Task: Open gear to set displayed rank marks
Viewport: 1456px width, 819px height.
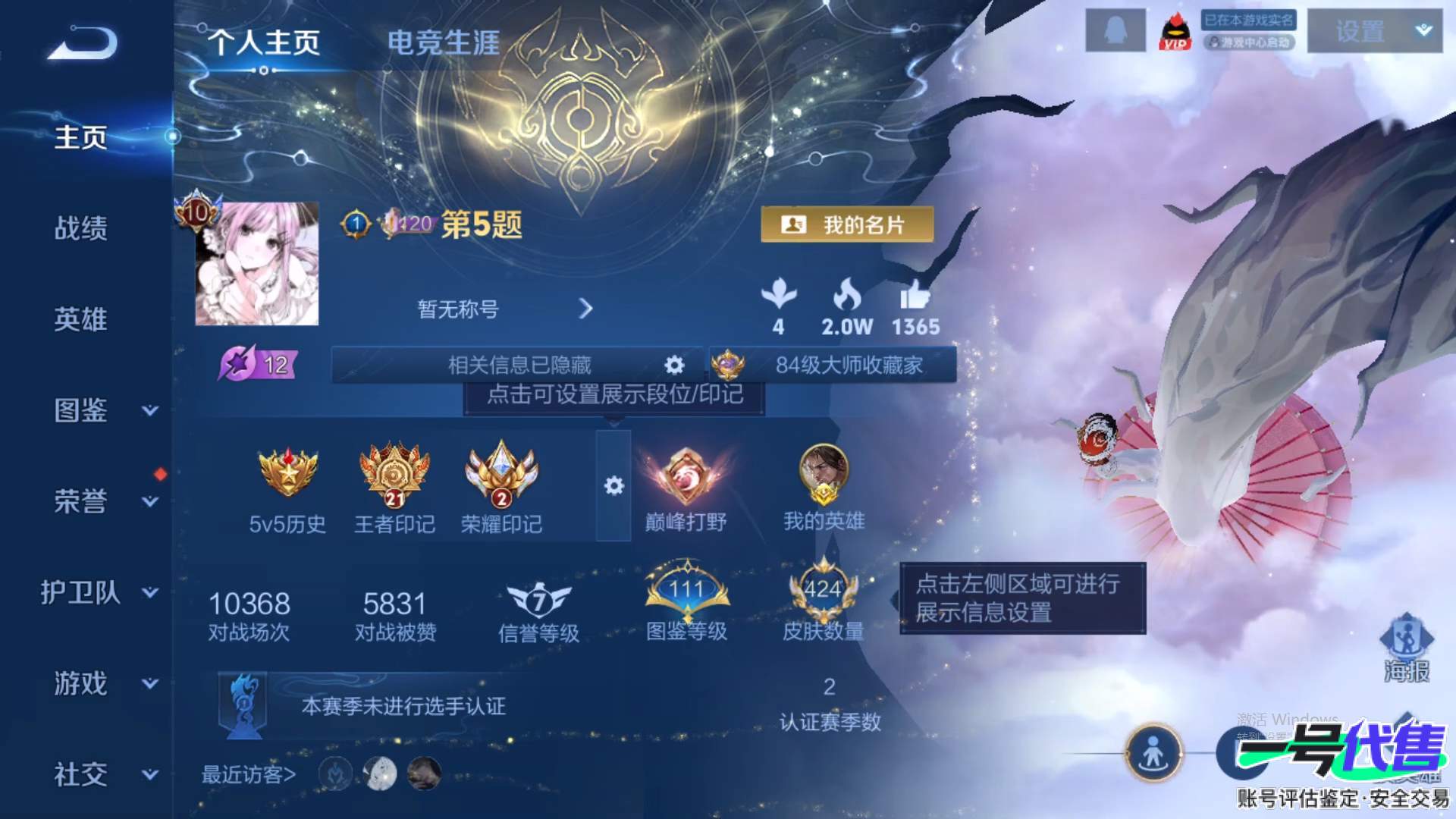Action: click(673, 365)
